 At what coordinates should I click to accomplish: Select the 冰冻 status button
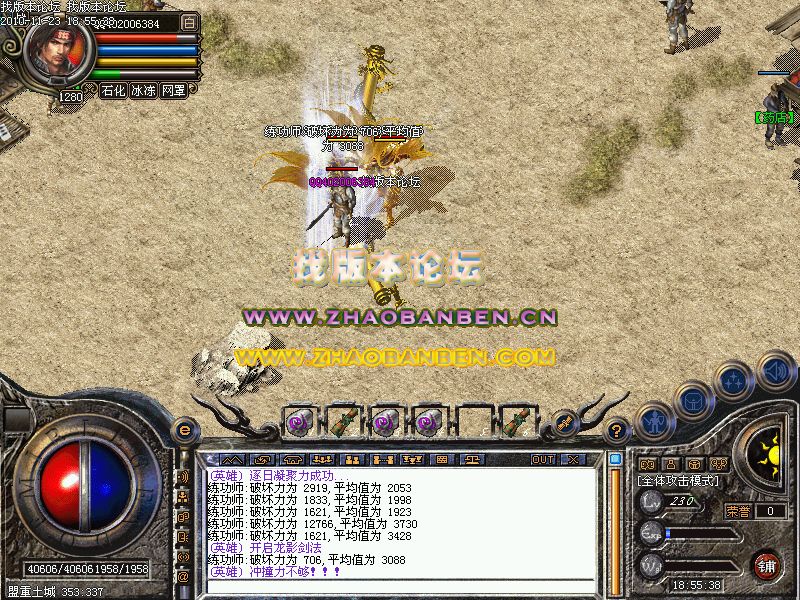pos(143,90)
